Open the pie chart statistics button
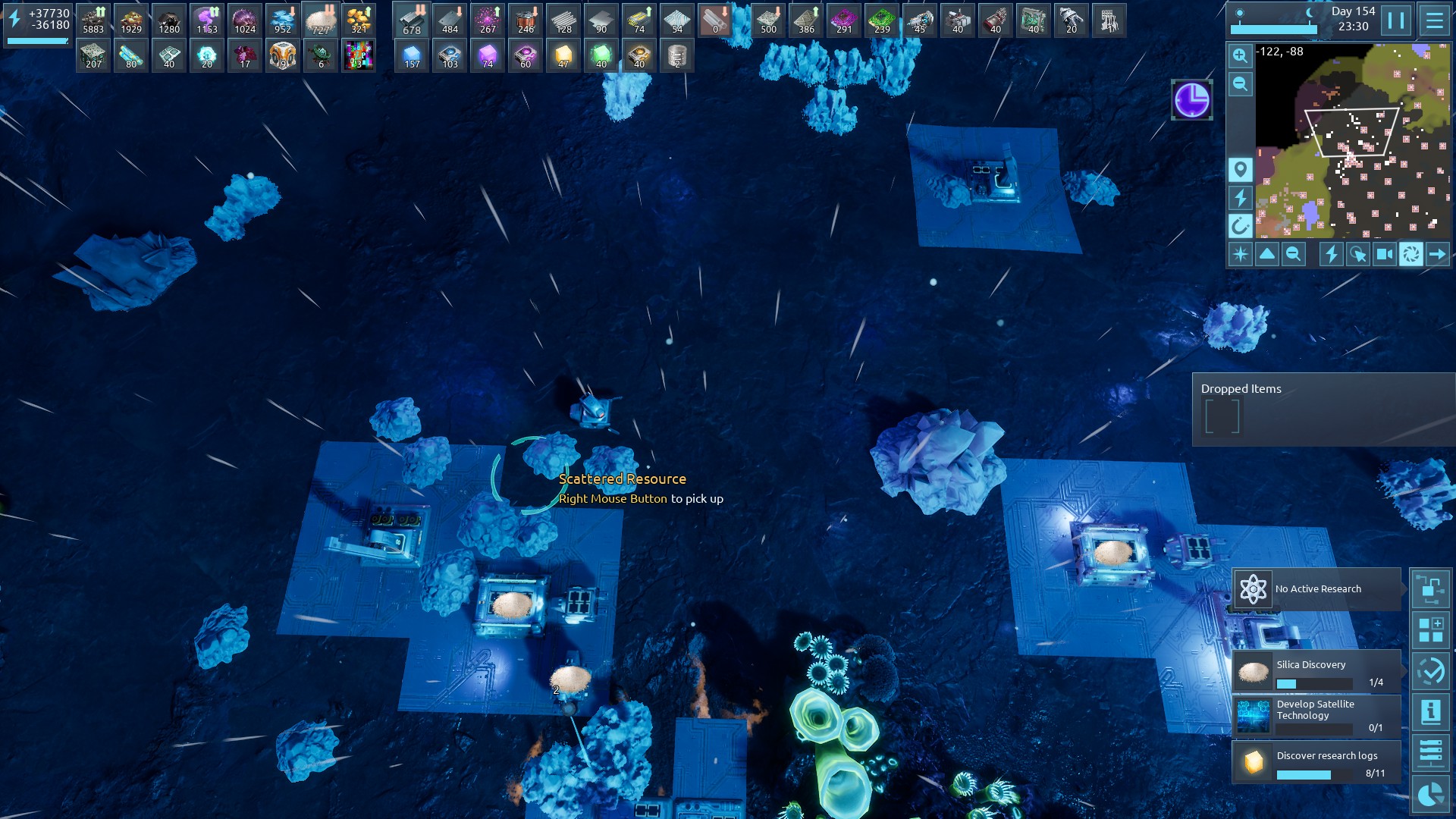 tap(1430, 794)
